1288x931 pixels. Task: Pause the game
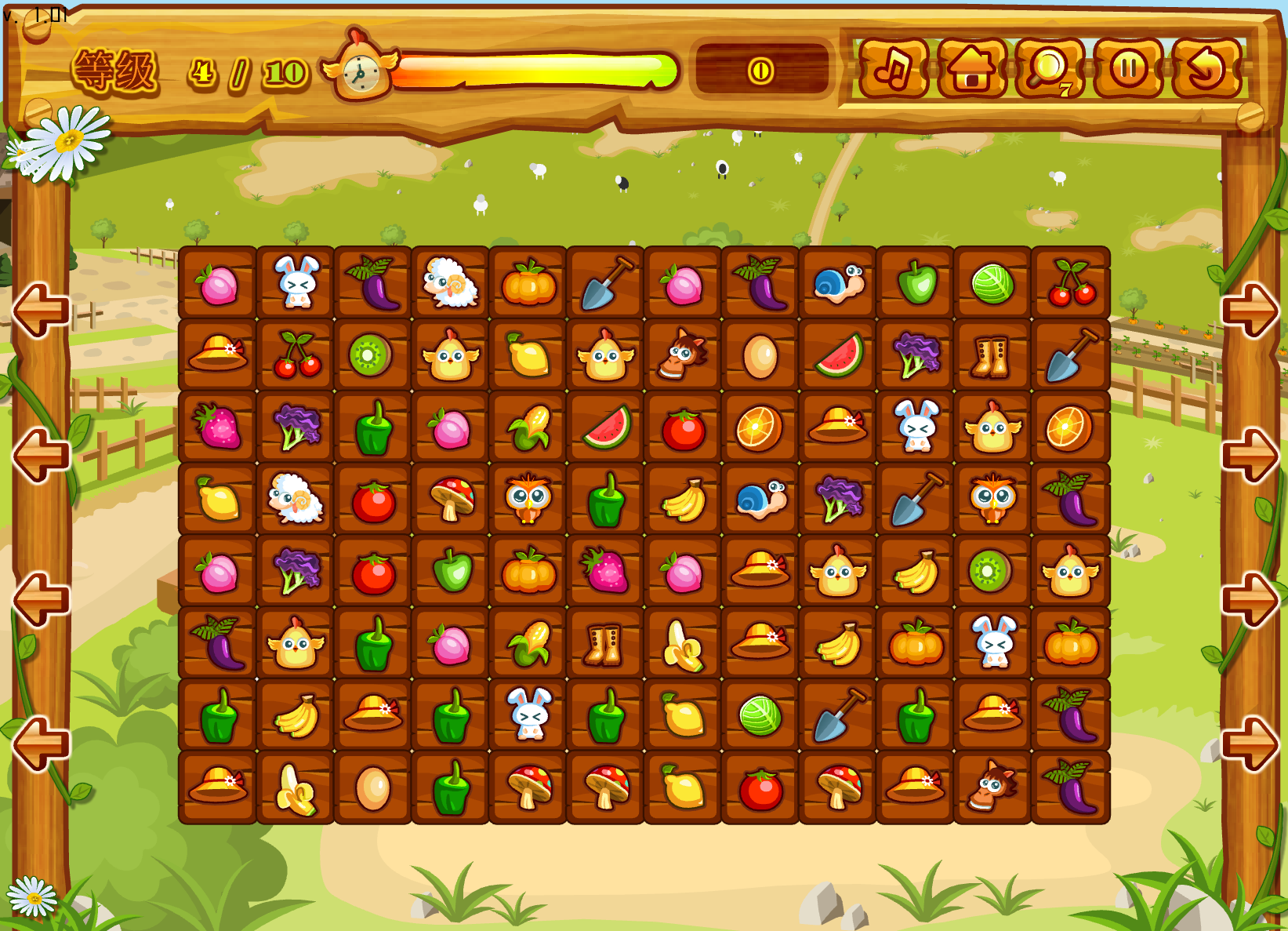(x=1128, y=69)
